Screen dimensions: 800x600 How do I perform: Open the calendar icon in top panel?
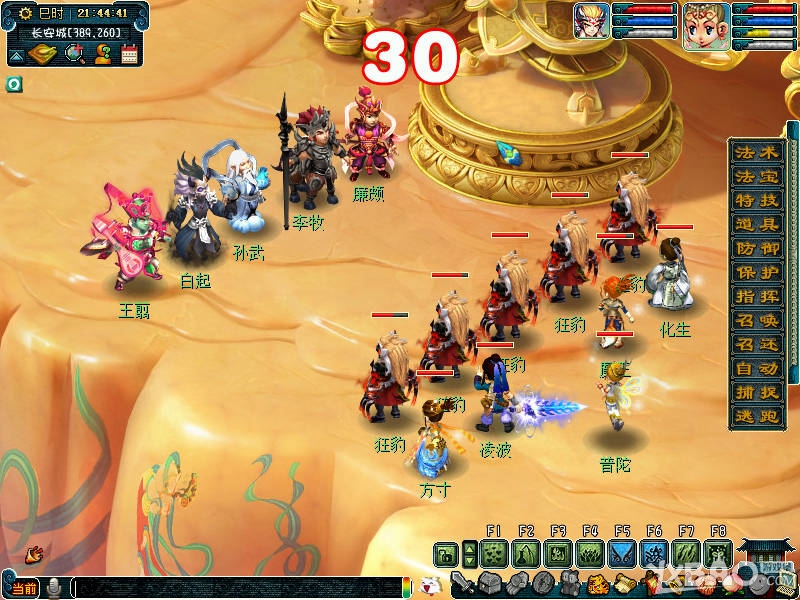point(129,54)
